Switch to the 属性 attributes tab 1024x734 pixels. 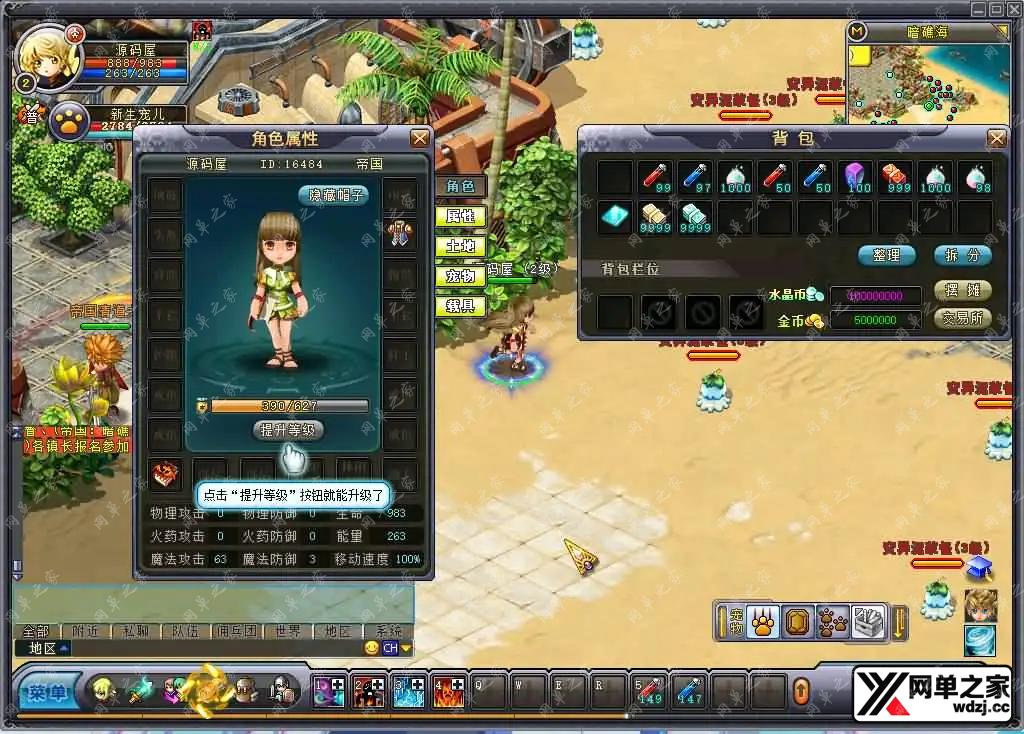click(460, 216)
